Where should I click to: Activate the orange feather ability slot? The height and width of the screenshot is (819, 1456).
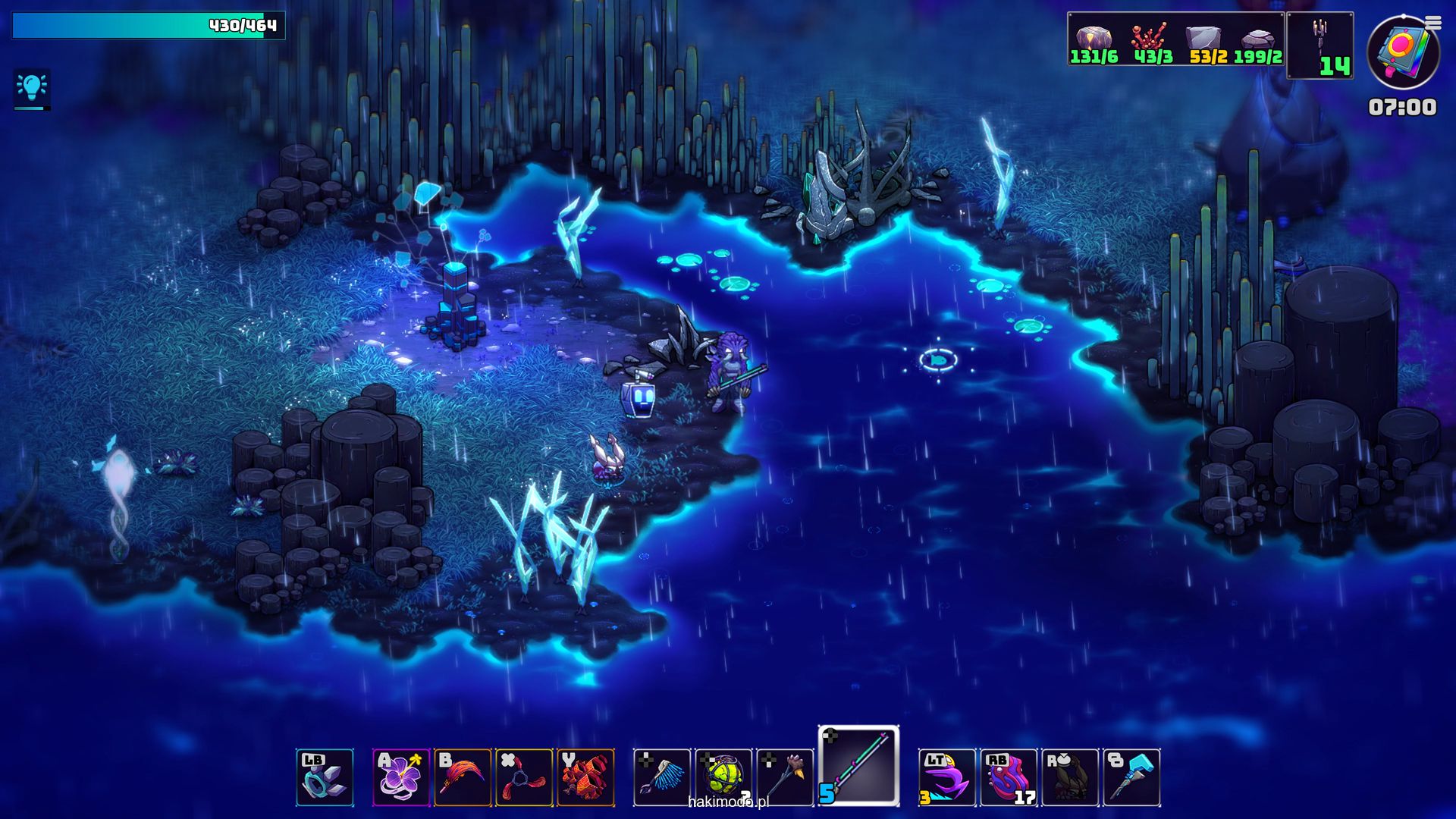pos(463,777)
